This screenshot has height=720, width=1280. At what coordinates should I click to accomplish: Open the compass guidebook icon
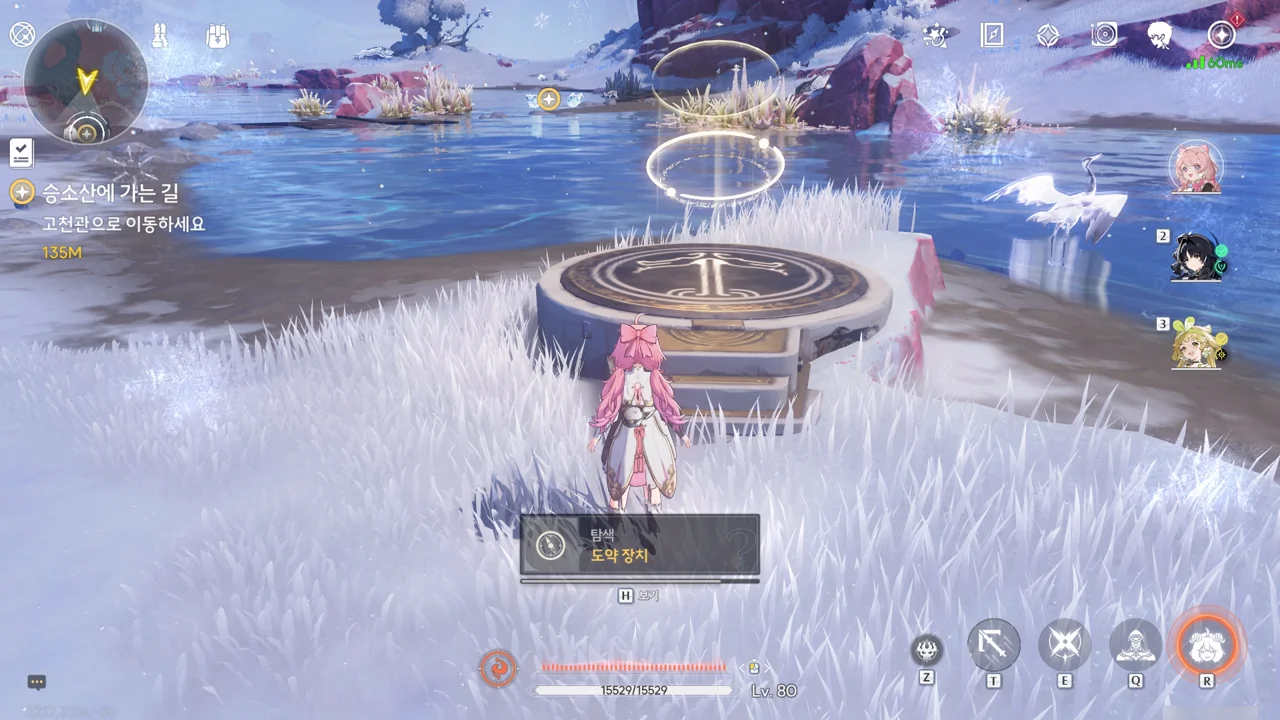coord(992,36)
